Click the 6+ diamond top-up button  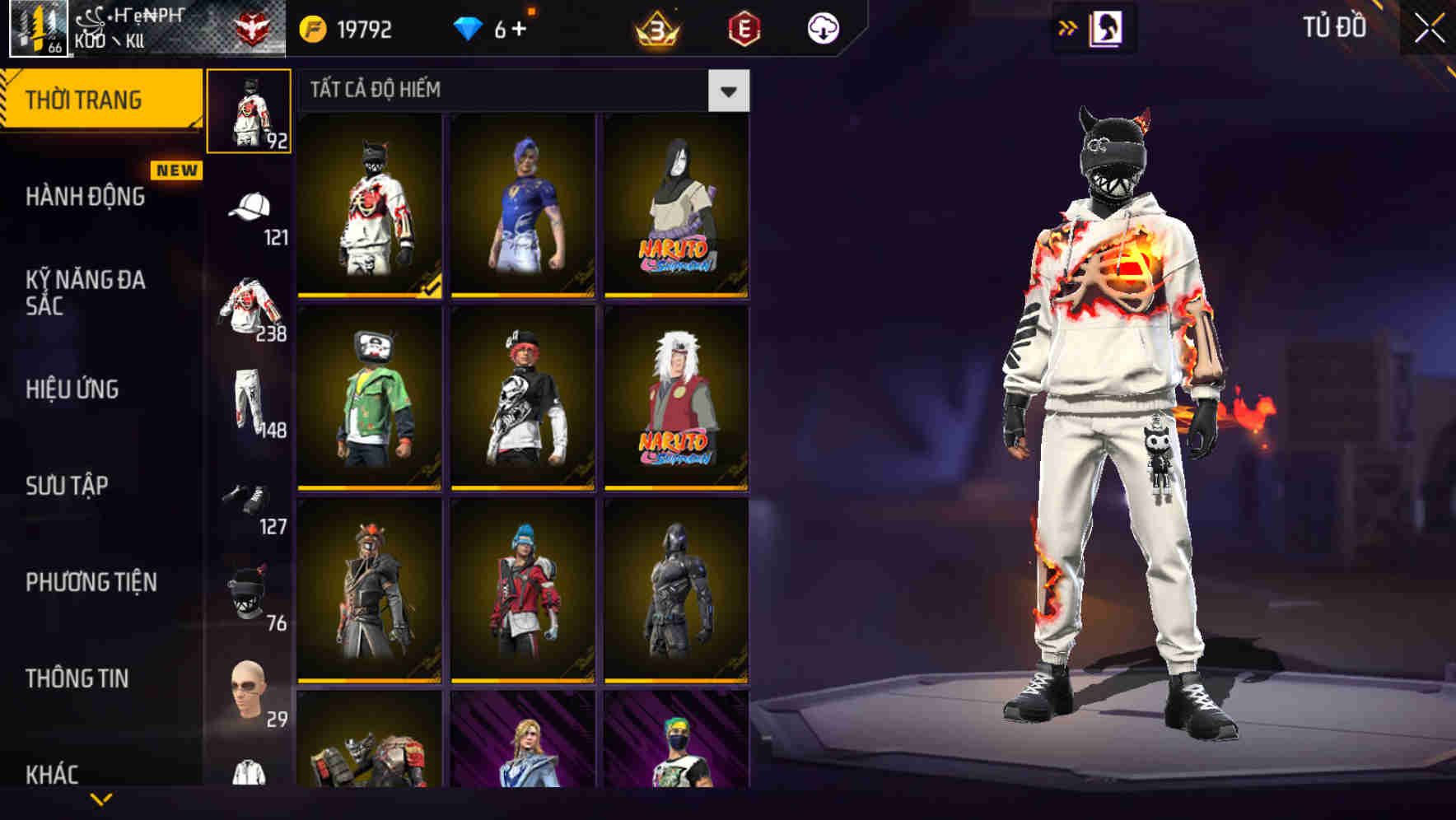[x=502, y=27]
